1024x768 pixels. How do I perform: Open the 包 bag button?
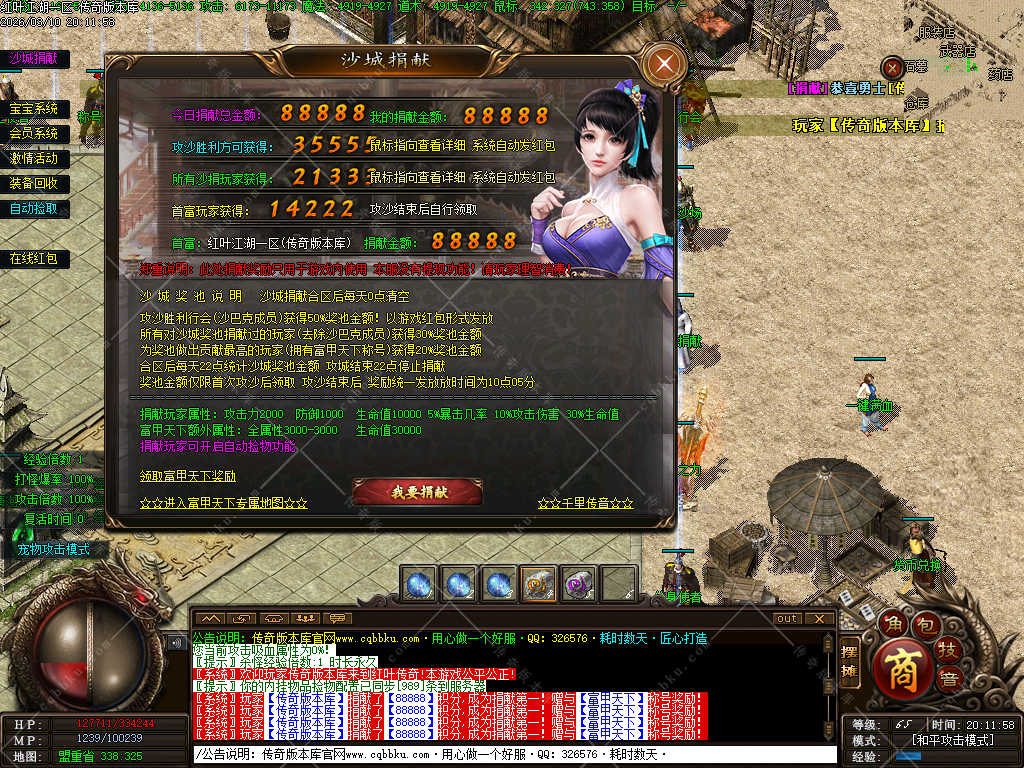point(927,627)
